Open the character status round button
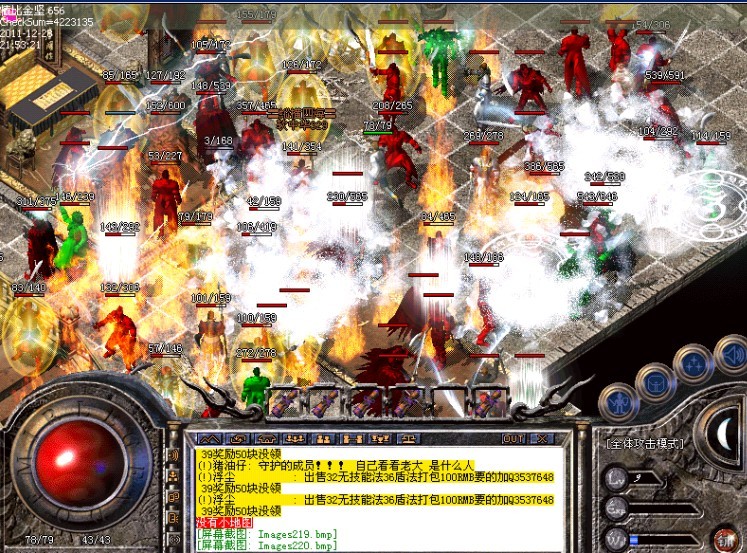 tap(619, 401)
